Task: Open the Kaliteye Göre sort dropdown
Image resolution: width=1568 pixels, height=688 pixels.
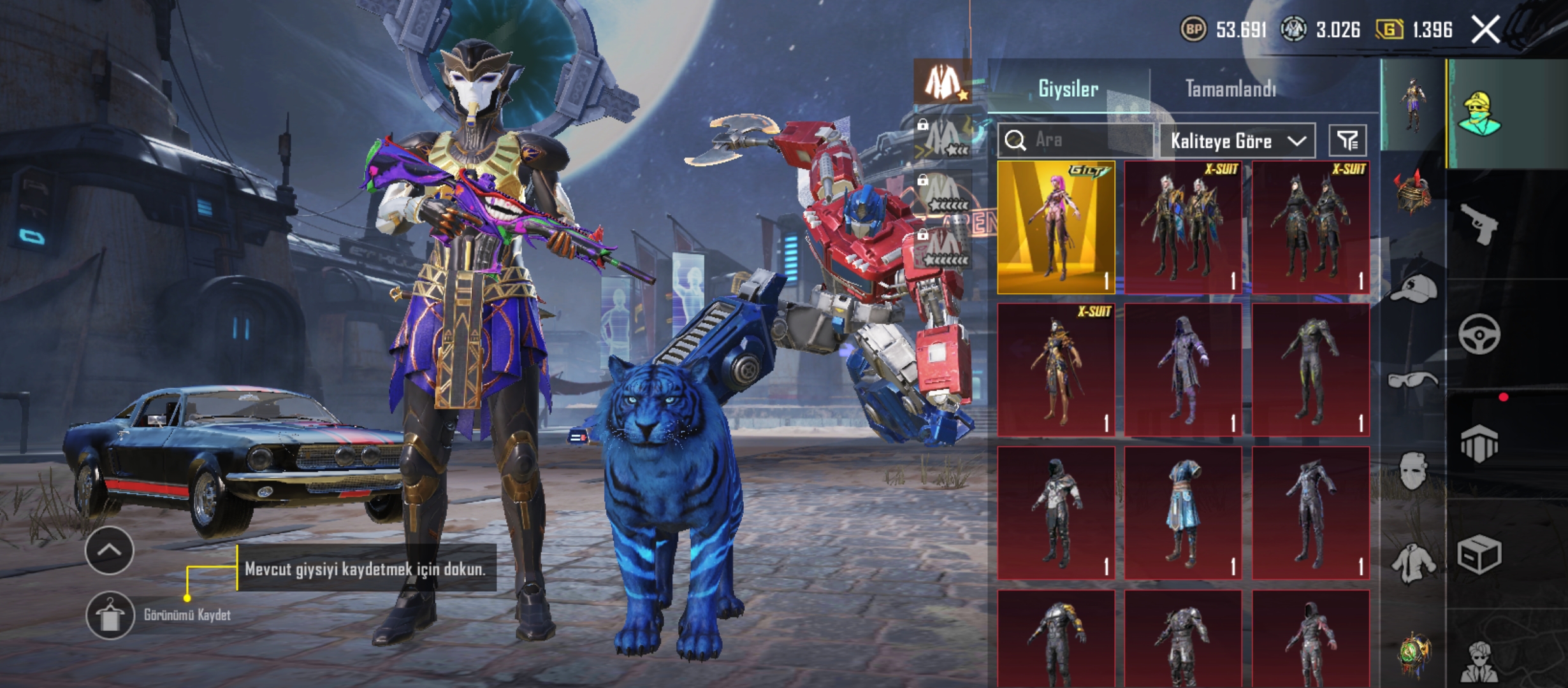Action: pos(1237,141)
